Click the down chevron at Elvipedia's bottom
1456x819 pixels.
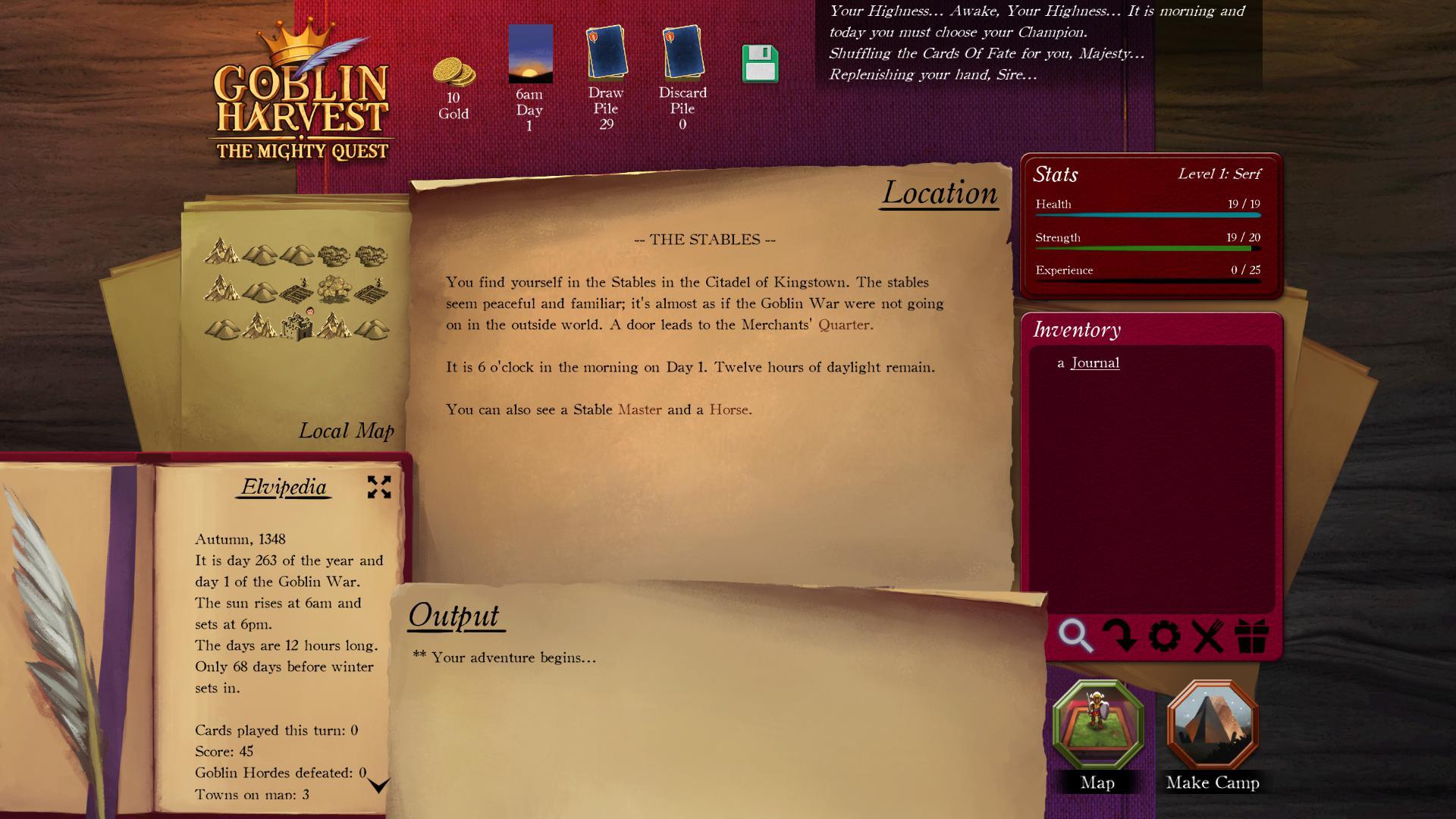click(381, 786)
